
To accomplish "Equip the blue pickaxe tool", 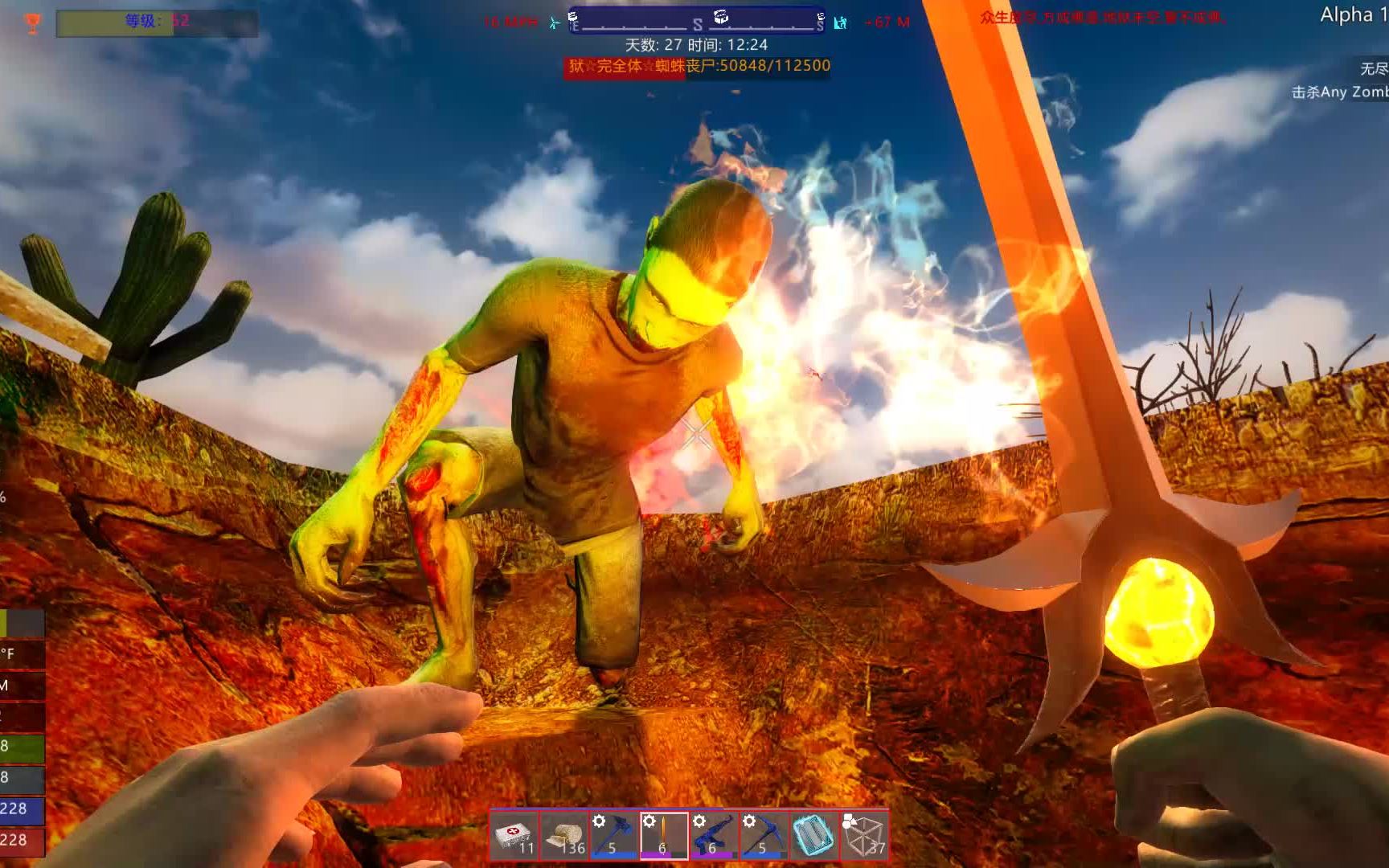I will (764, 836).
